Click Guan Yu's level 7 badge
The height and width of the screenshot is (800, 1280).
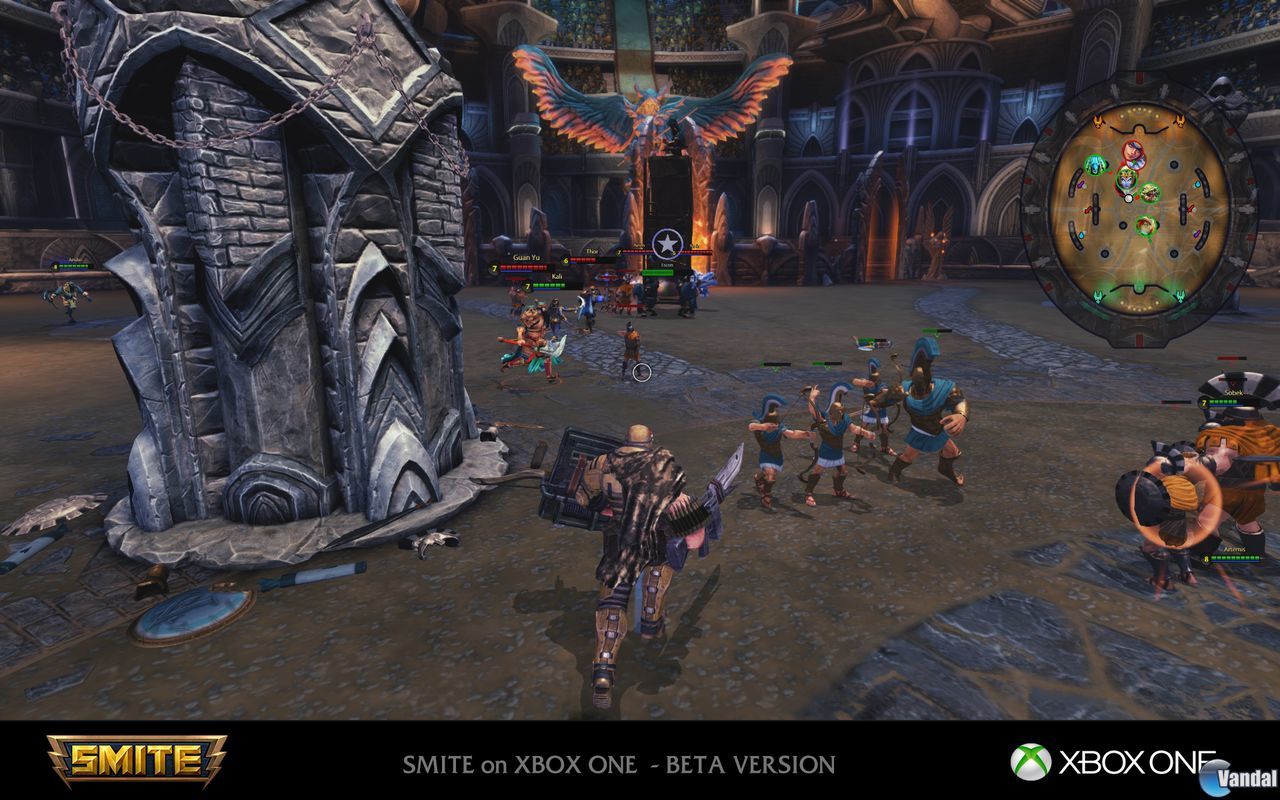(494, 268)
